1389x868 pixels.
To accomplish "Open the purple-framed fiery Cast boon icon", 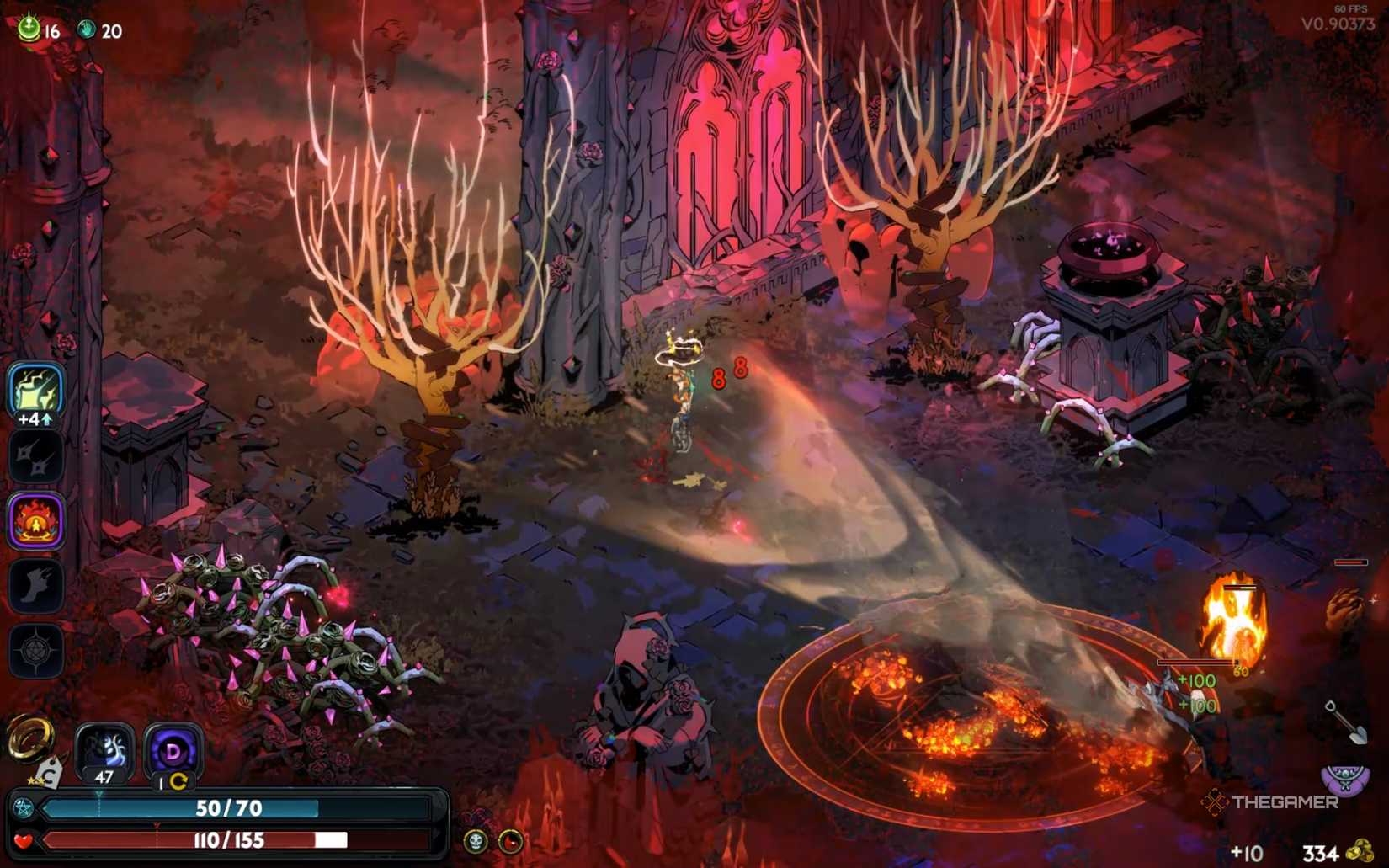I will click(36, 522).
